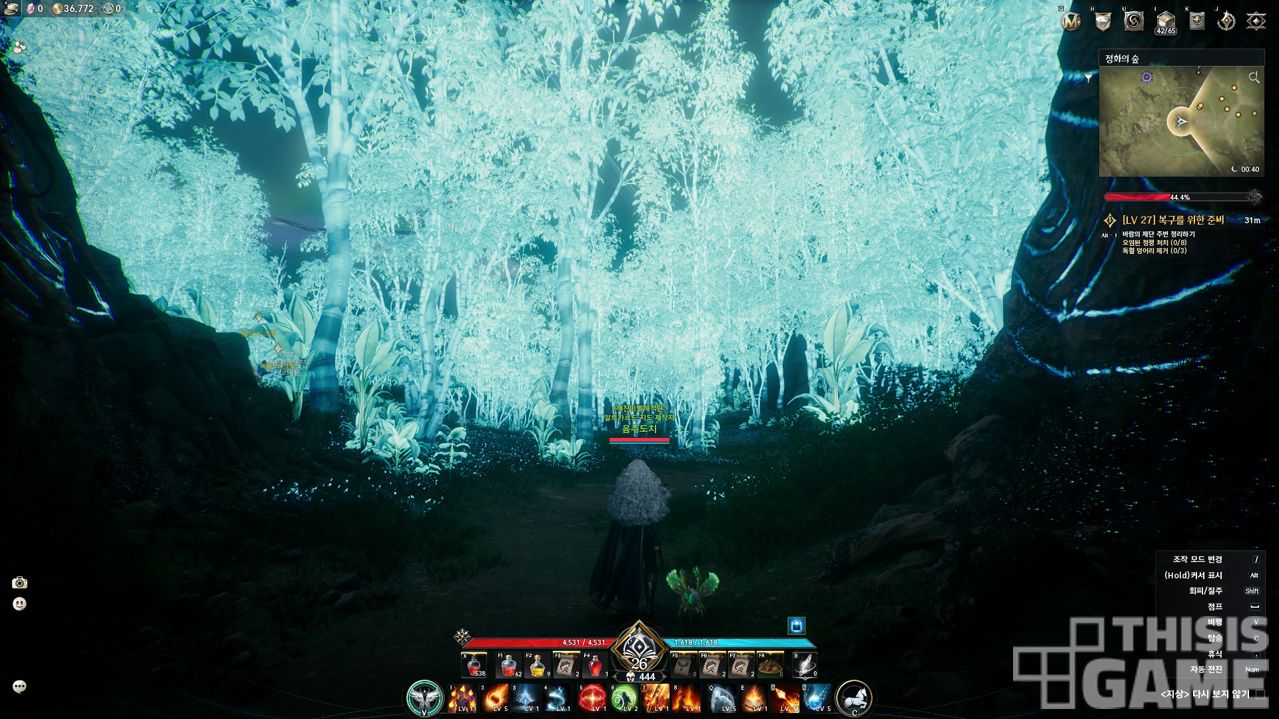Open the gold M main menu icon

(x=1072, y=21)
